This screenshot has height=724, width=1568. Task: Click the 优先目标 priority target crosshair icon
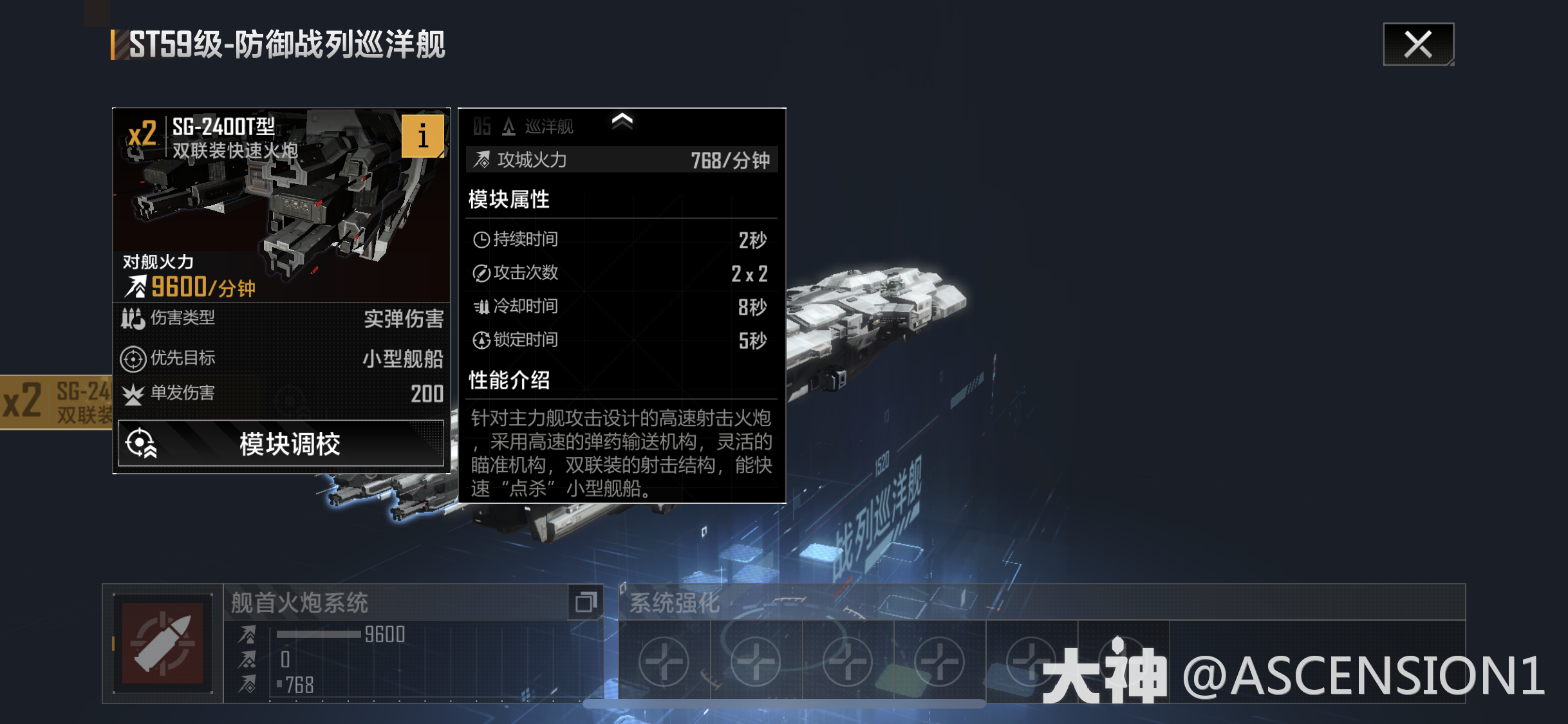tap(132, 359)
